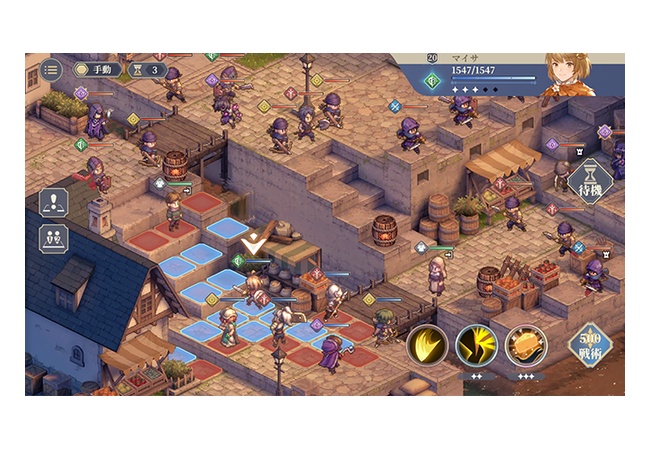Use the yellow burst strike skill
The image size is (650, 450).
(476, 346)
